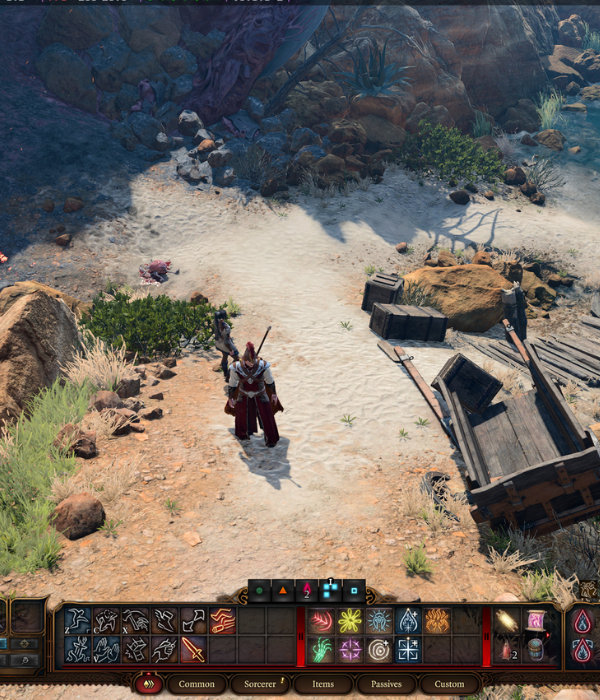Activate the orange sword main-hand attack

tap(193, 650)
